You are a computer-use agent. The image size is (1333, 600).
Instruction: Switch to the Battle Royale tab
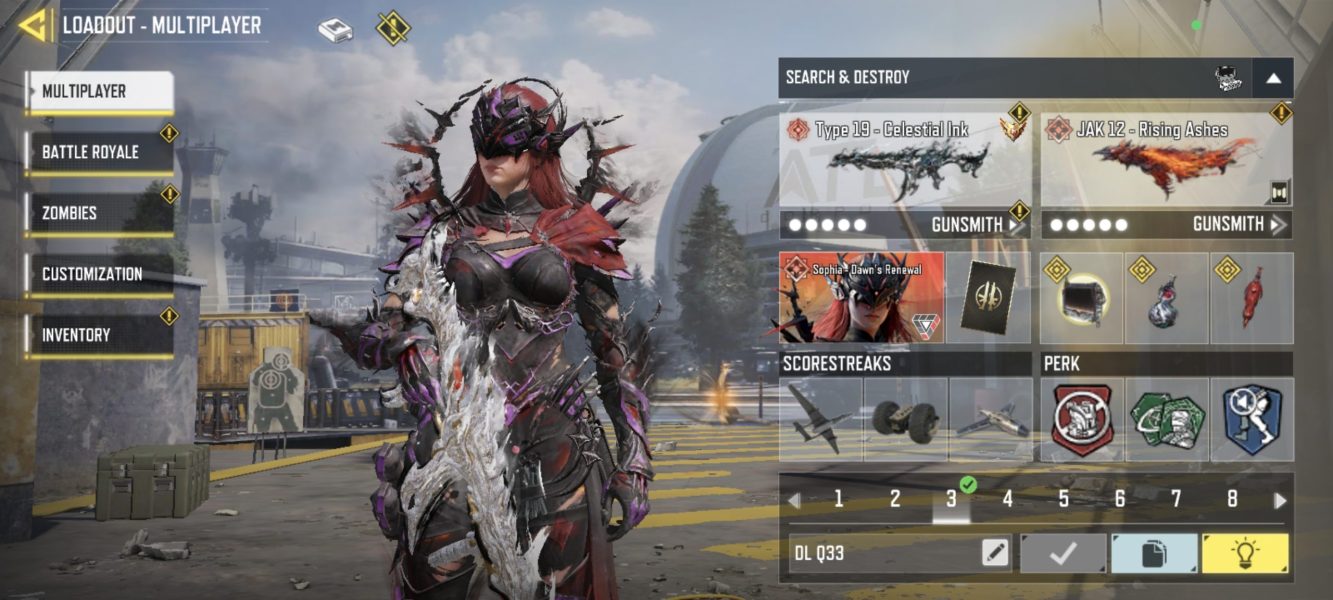(99, 153)
